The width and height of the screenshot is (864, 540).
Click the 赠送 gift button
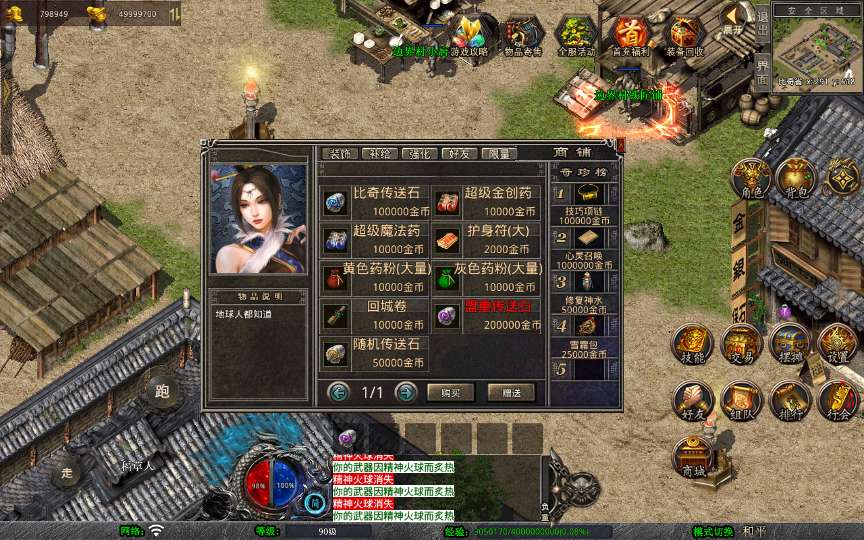pyautogui.click(x=511, y=393)
